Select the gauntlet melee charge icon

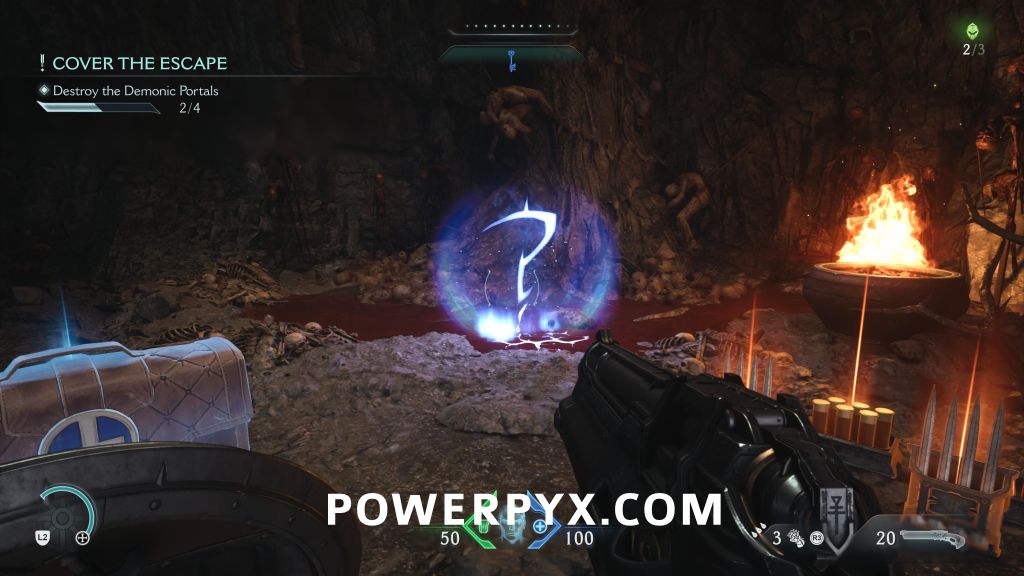click(x=794, y=538)
